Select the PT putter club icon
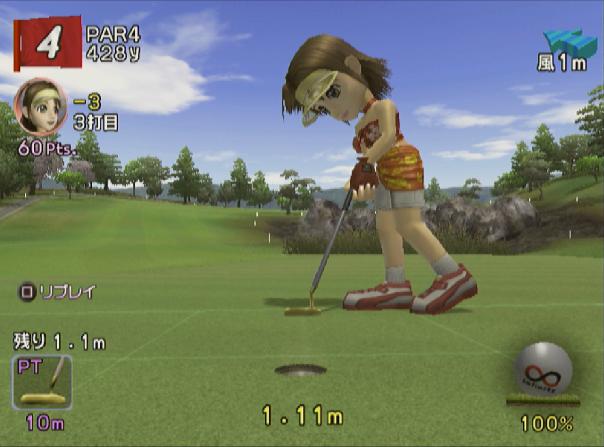 tap(42, 382)
